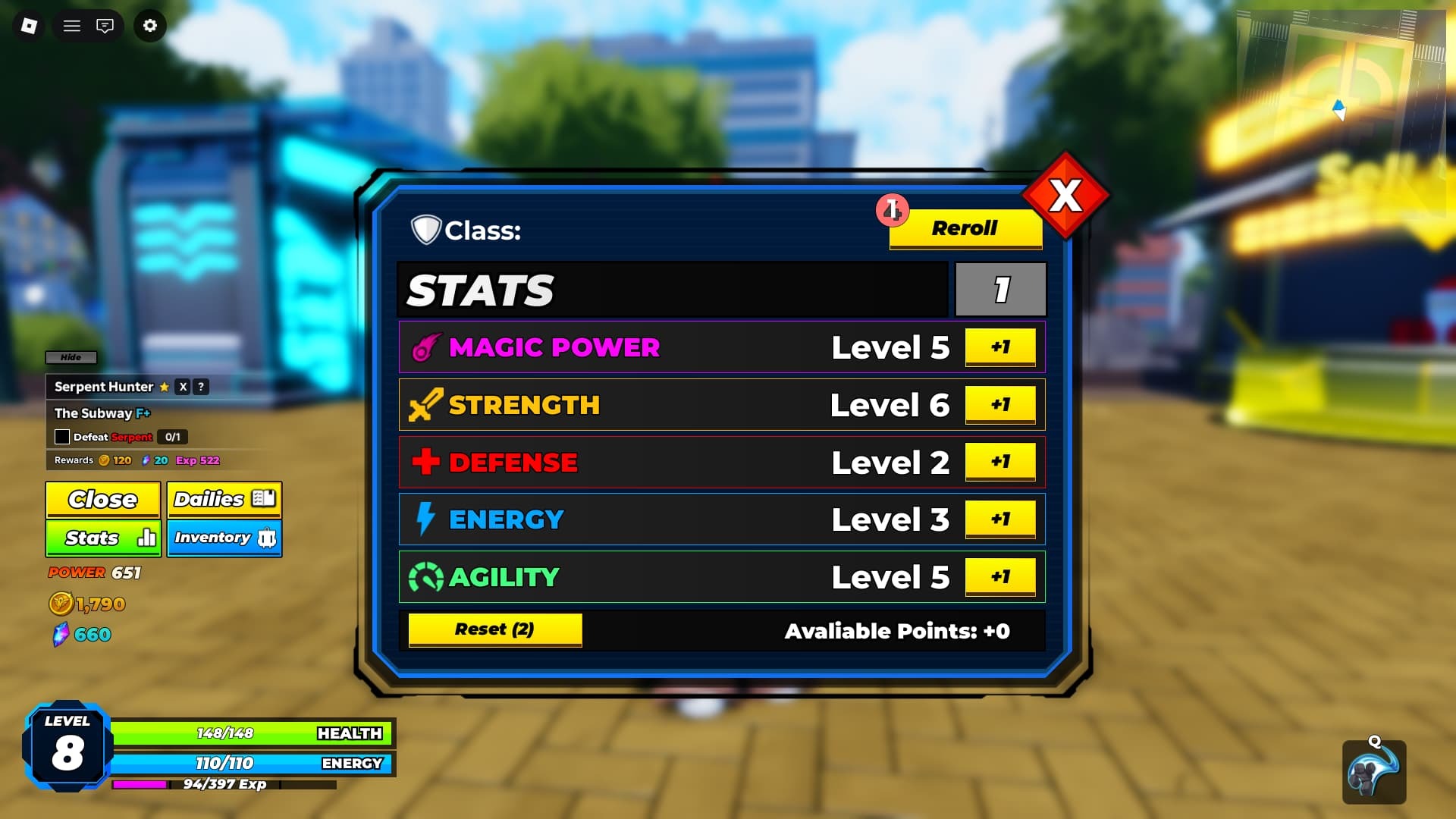1456x819 pixels.
Task: Add one point to Magic Power
Action: [x=999, y=347]
